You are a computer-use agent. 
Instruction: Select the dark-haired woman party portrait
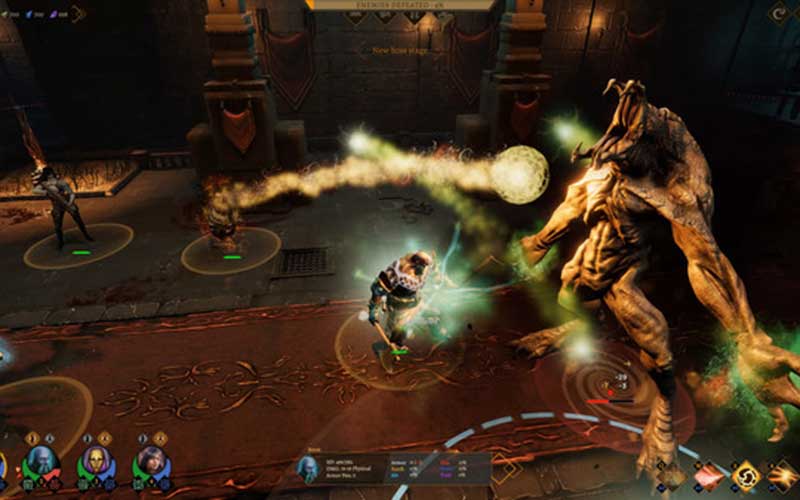151,462
